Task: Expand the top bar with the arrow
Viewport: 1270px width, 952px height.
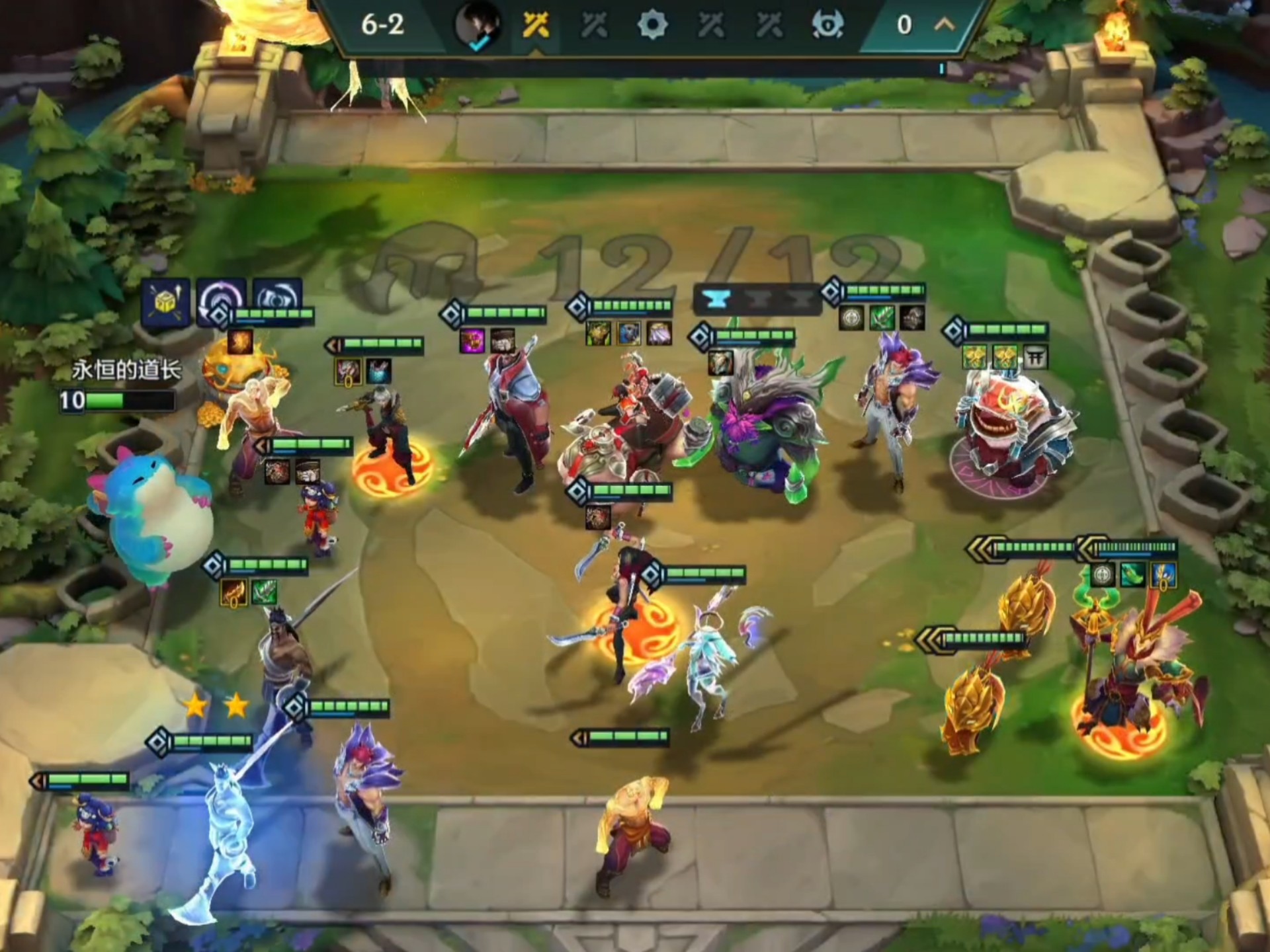Action: pyautogui.click(x=944, y=25)
